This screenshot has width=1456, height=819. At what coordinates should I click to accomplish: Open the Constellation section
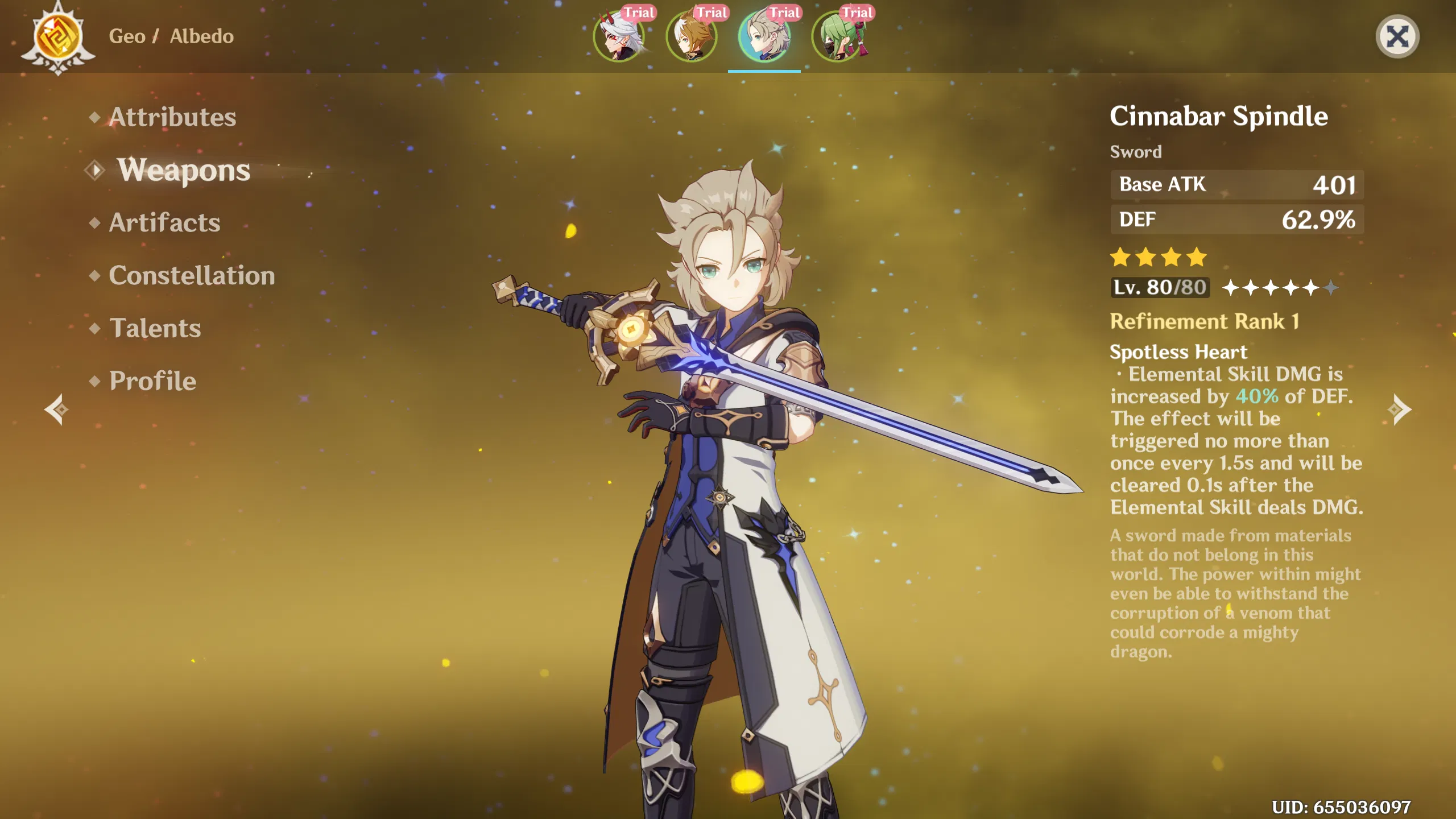pos(192,276)
